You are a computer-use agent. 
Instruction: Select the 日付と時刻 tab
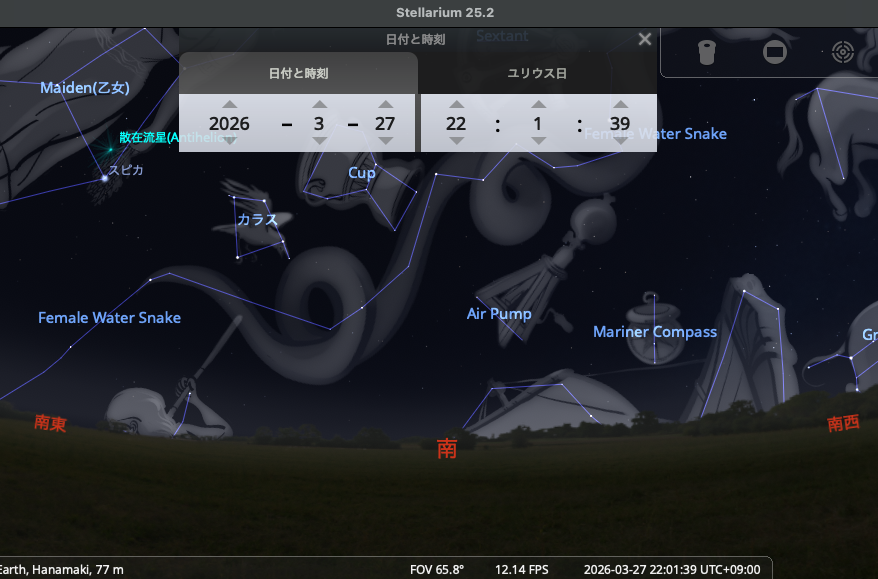(298, 73)
